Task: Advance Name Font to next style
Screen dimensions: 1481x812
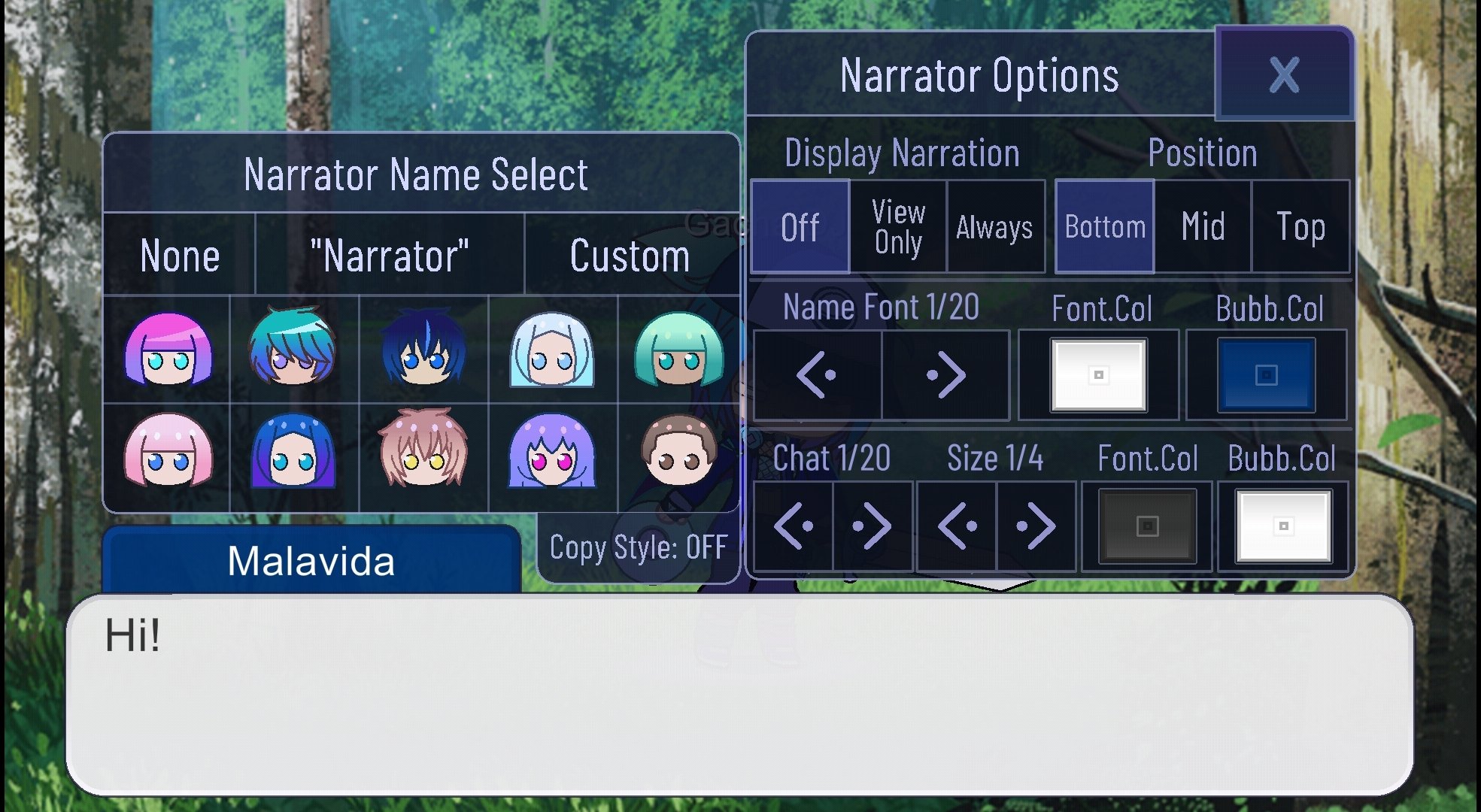Action: pos(946,374)
